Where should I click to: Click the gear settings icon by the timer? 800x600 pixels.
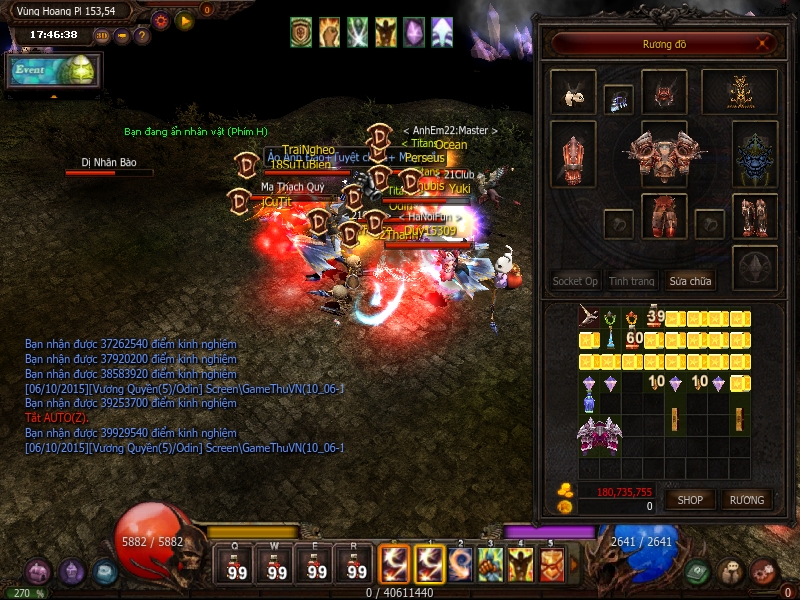pyautogui.click(x=160, y=19)
